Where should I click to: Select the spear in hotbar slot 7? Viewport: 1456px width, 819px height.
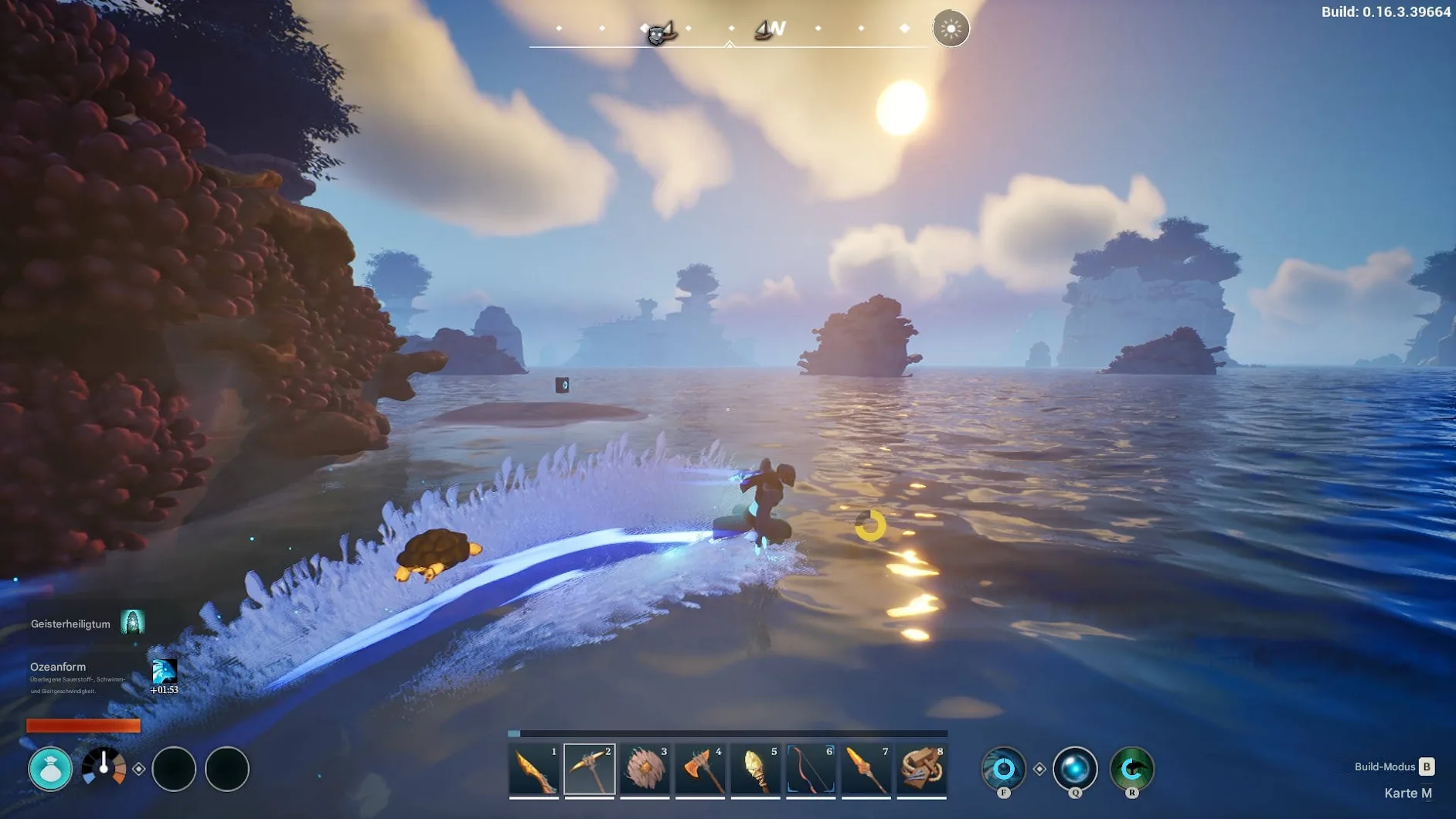coord(866,770)
